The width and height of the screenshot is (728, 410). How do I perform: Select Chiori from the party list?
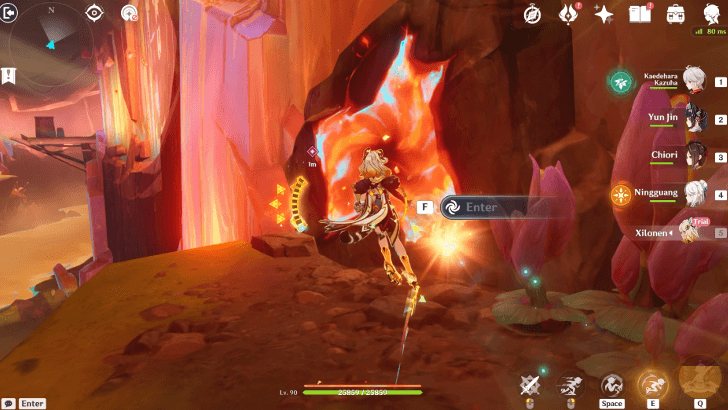point(690,157)
